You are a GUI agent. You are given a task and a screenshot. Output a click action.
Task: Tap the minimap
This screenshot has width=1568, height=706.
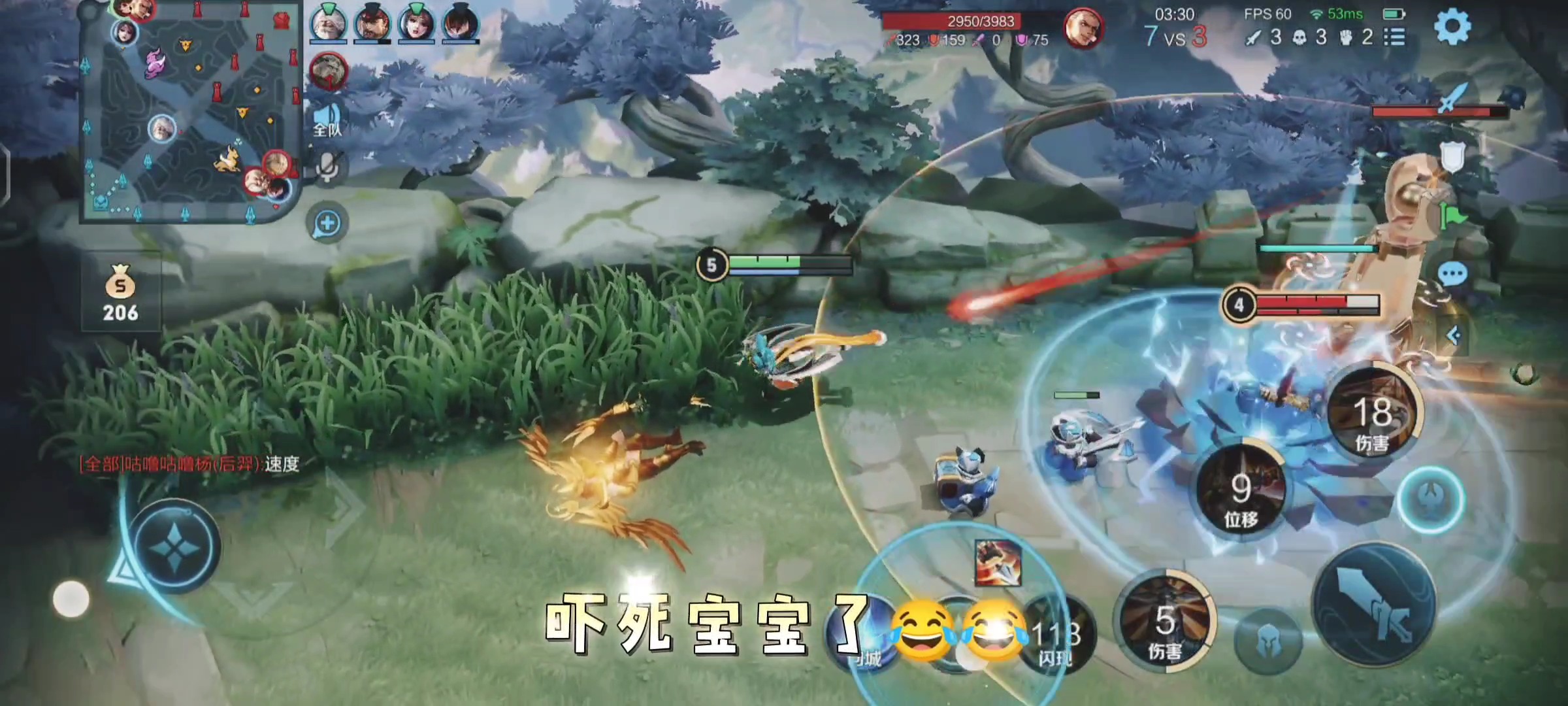(189, 111)
